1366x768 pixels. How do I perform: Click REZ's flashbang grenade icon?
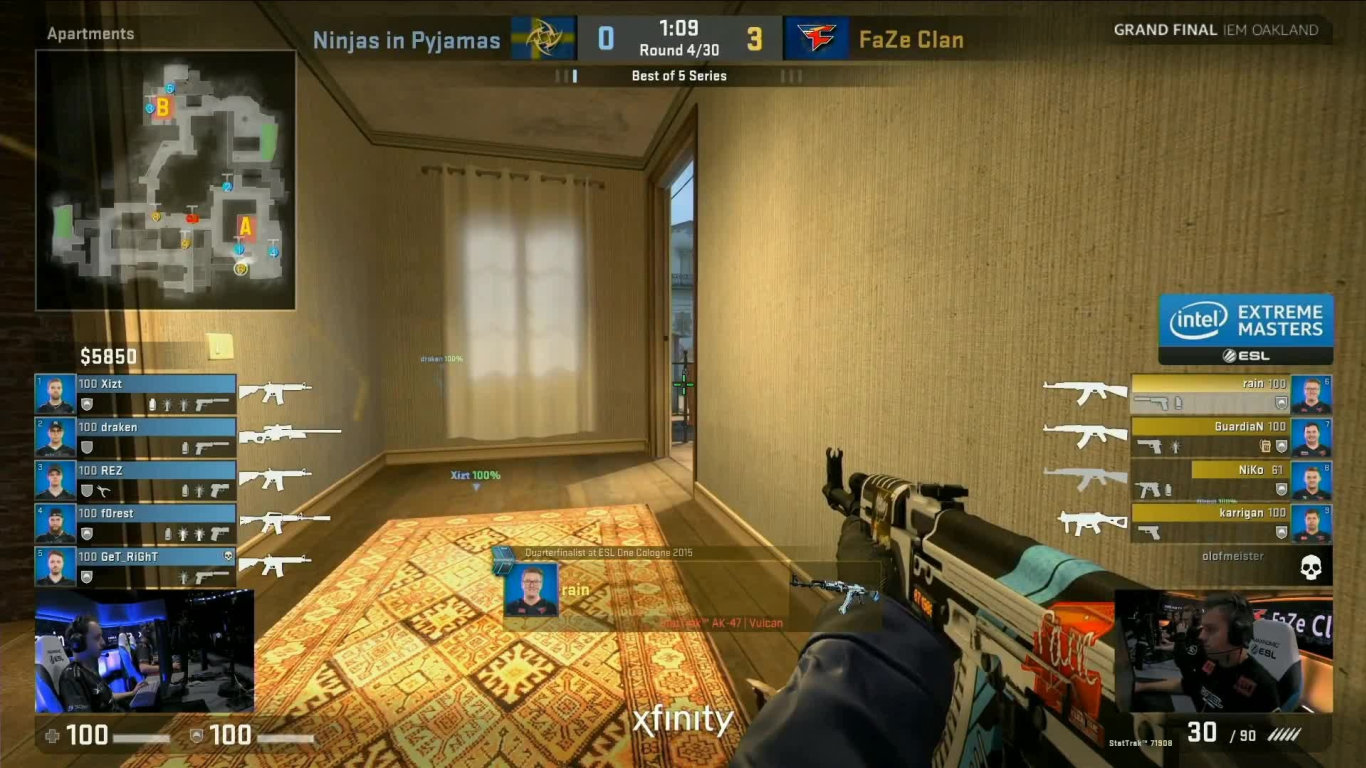201,488
